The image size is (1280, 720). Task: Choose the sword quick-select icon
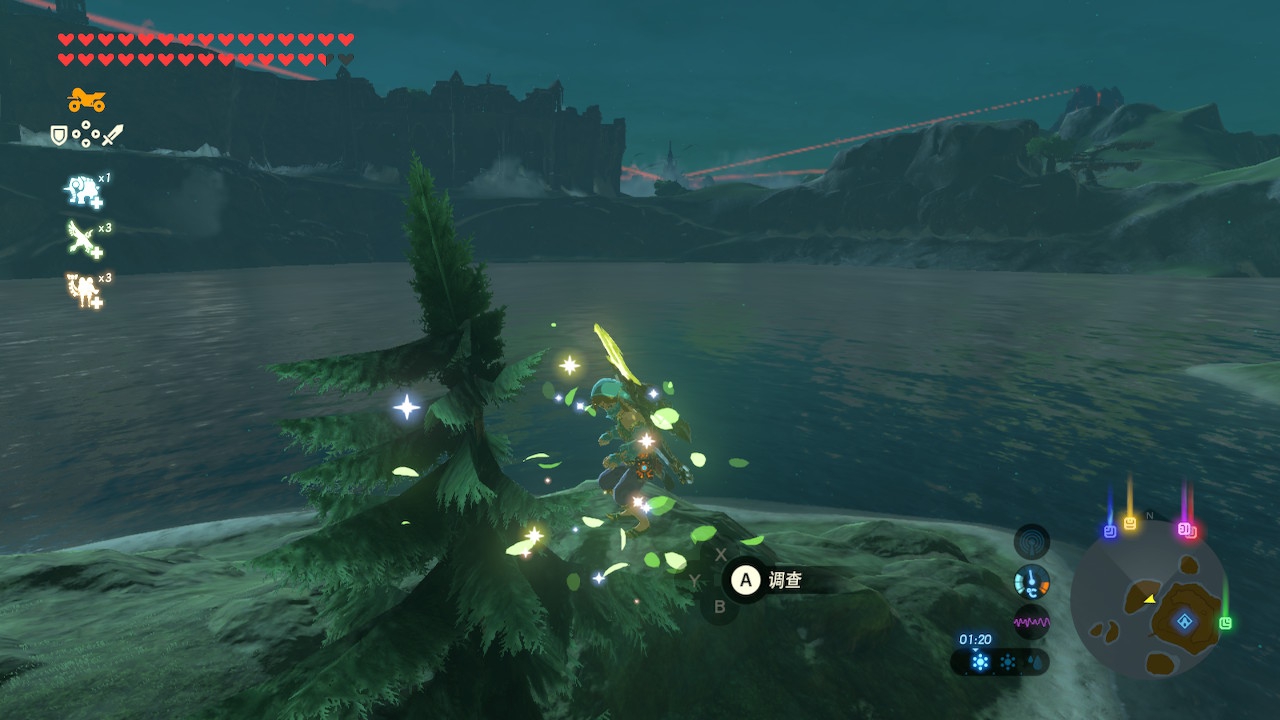(x=113, y=134)
